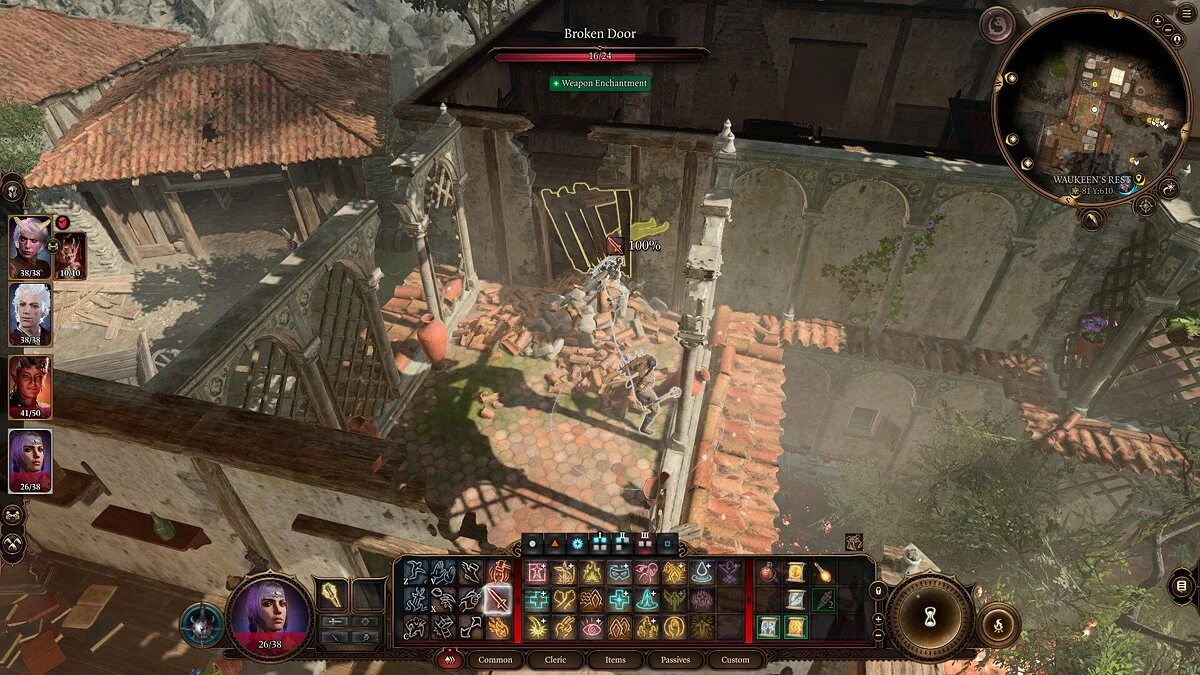Image resolution: width=1200 pixels, height=675 pixels.
Task: Switch to the Common hotbar tab
Action: [x=495, y=660]
